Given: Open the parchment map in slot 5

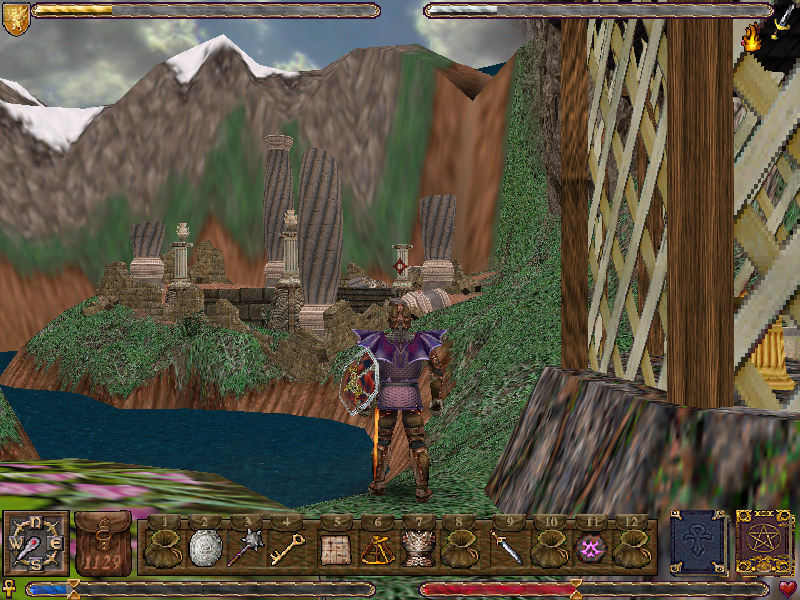Looking at the screenshot, I should click(x=335, y=548).
